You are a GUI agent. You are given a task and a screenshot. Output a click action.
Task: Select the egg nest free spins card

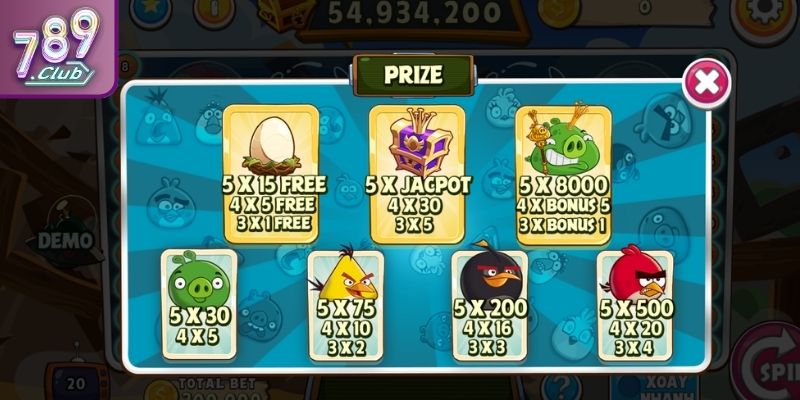pyautogui.click(x=270, y=170)
